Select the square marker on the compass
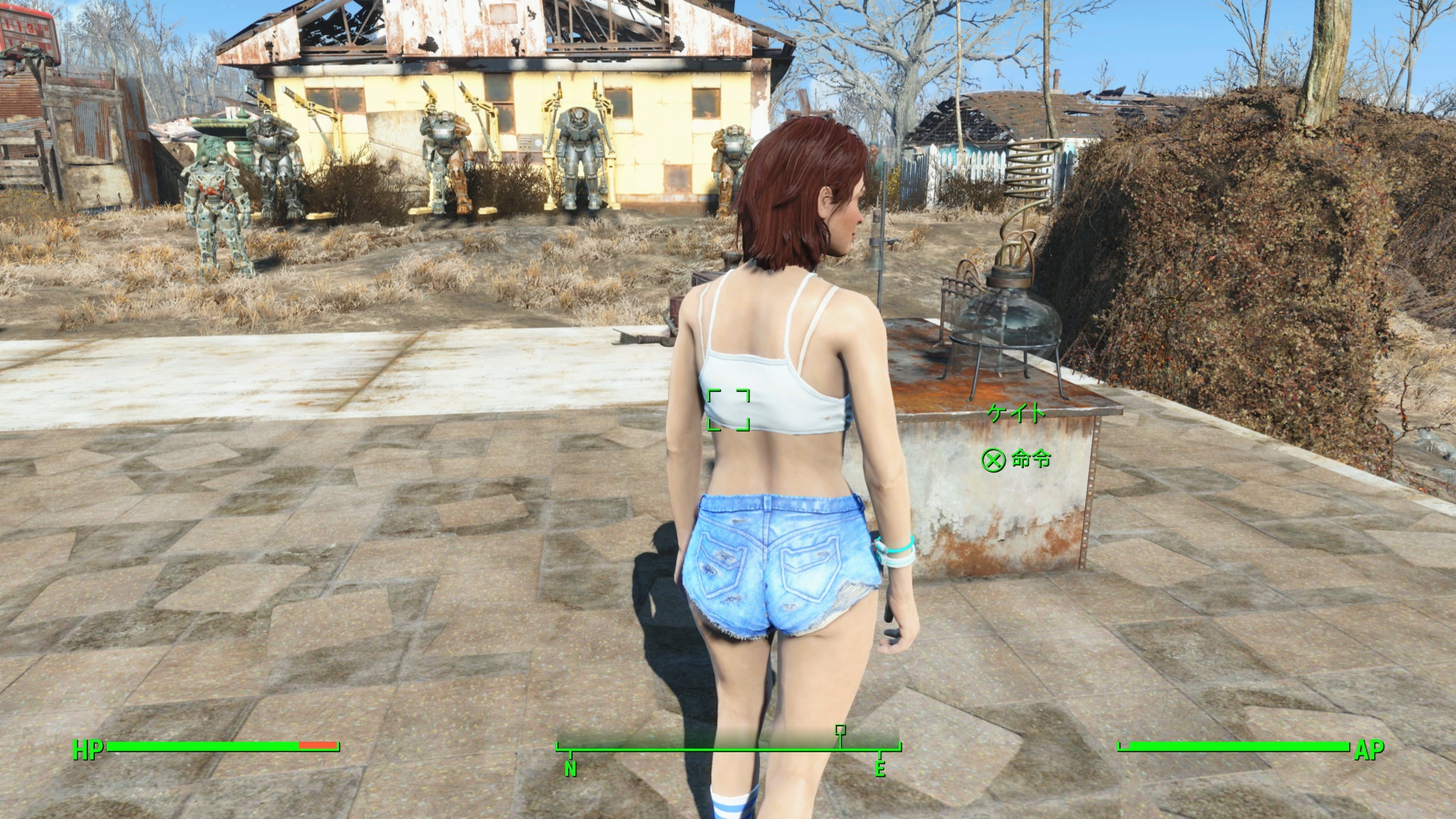Viewport: 1456px width, 819px height. pos(840,730)
